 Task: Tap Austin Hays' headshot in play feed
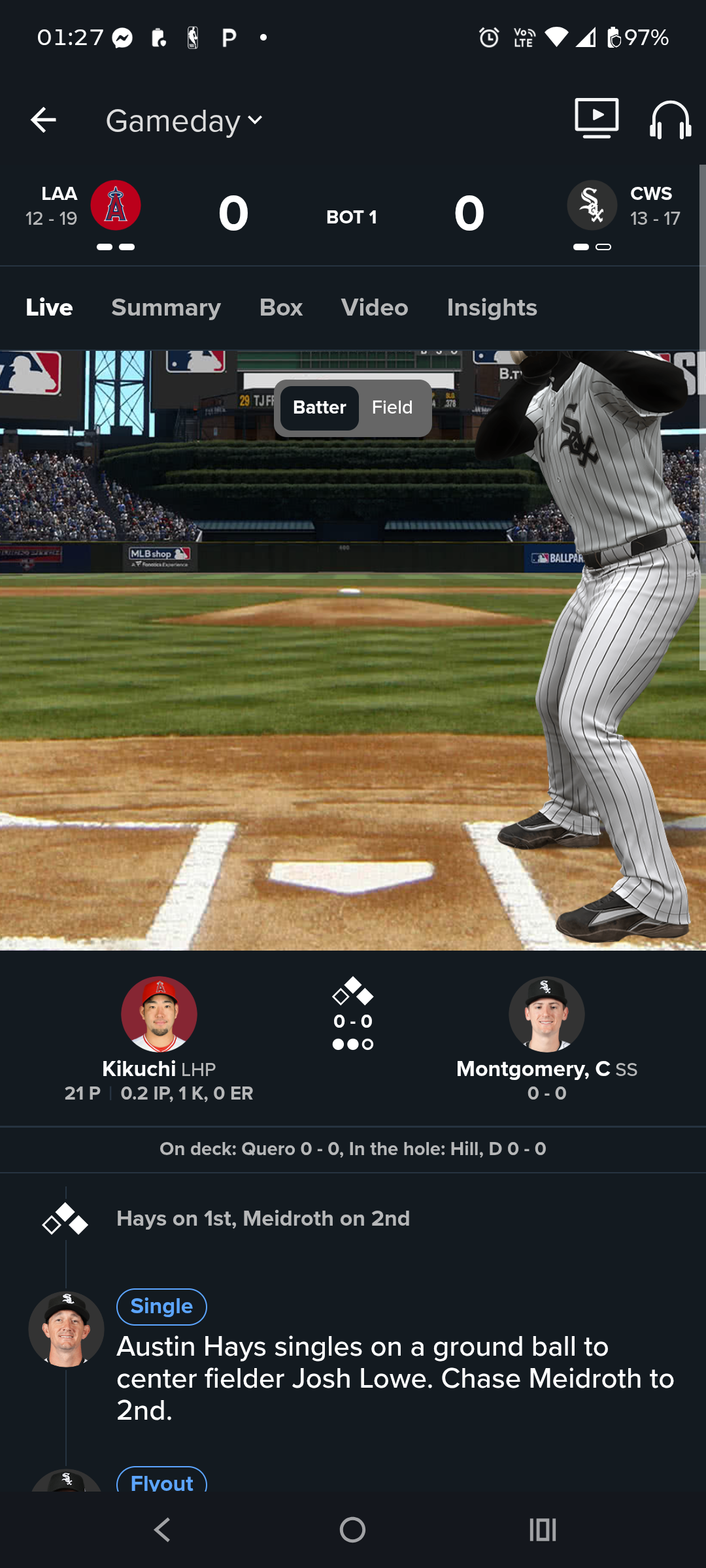(x=66, y=1329)
